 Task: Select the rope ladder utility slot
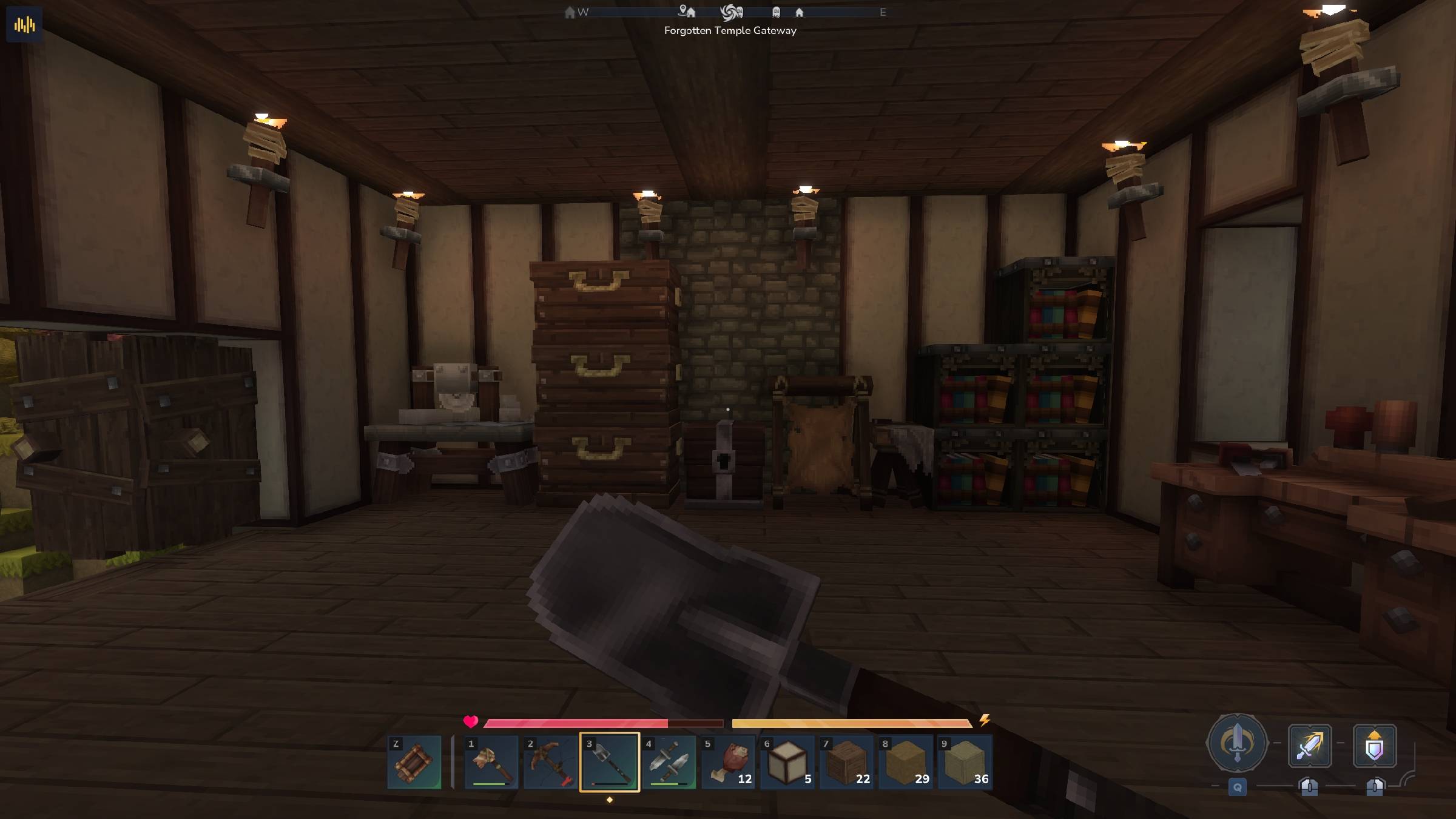coord(415,762)
